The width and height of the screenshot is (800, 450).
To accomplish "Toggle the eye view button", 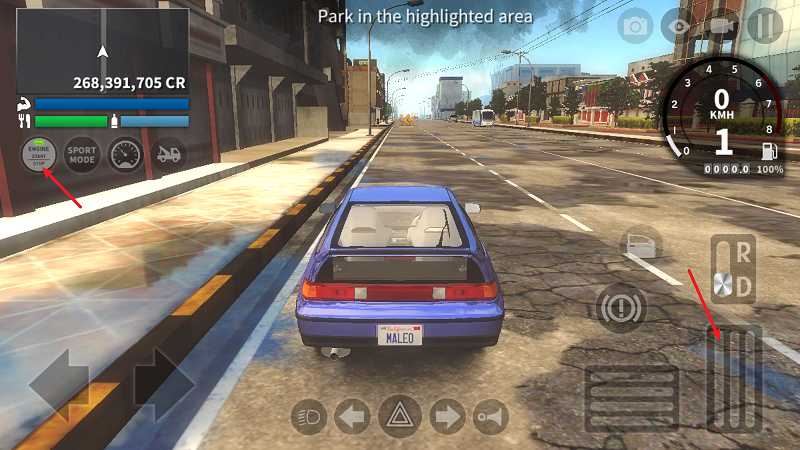I will pos(678,26).
